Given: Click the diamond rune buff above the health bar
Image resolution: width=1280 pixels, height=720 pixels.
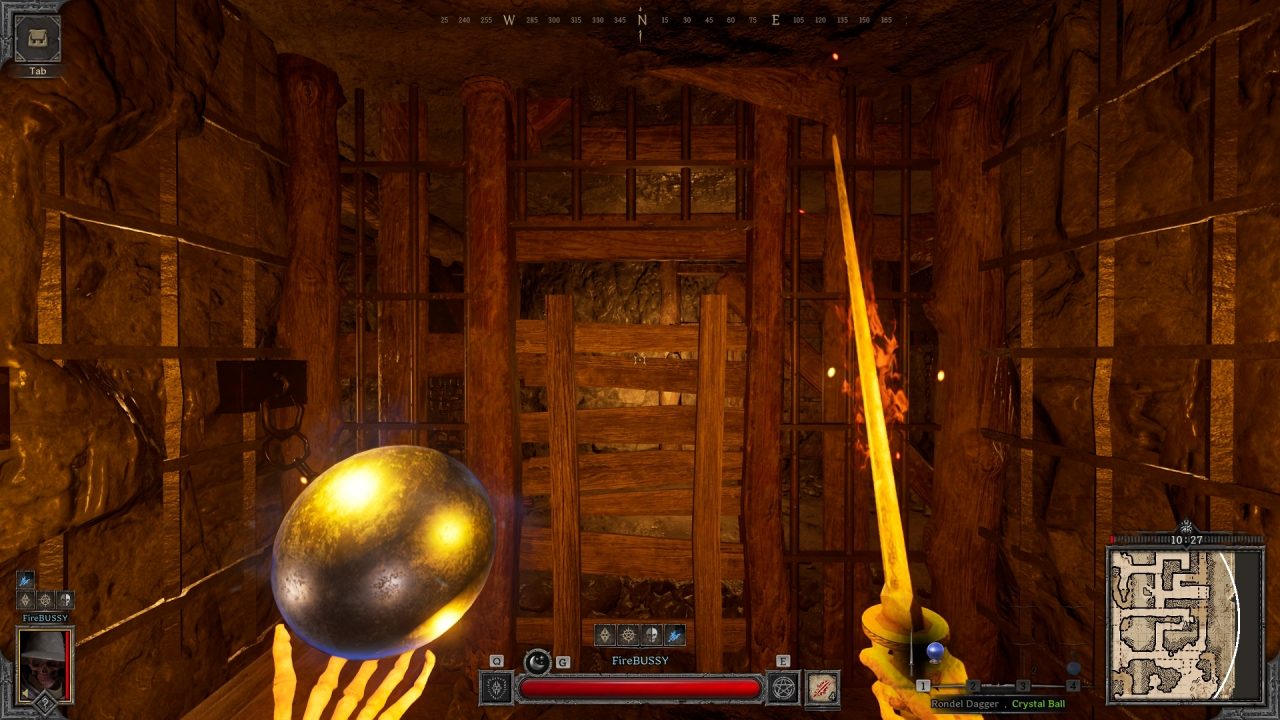Looking at the screenshot, I should [607, 634].
